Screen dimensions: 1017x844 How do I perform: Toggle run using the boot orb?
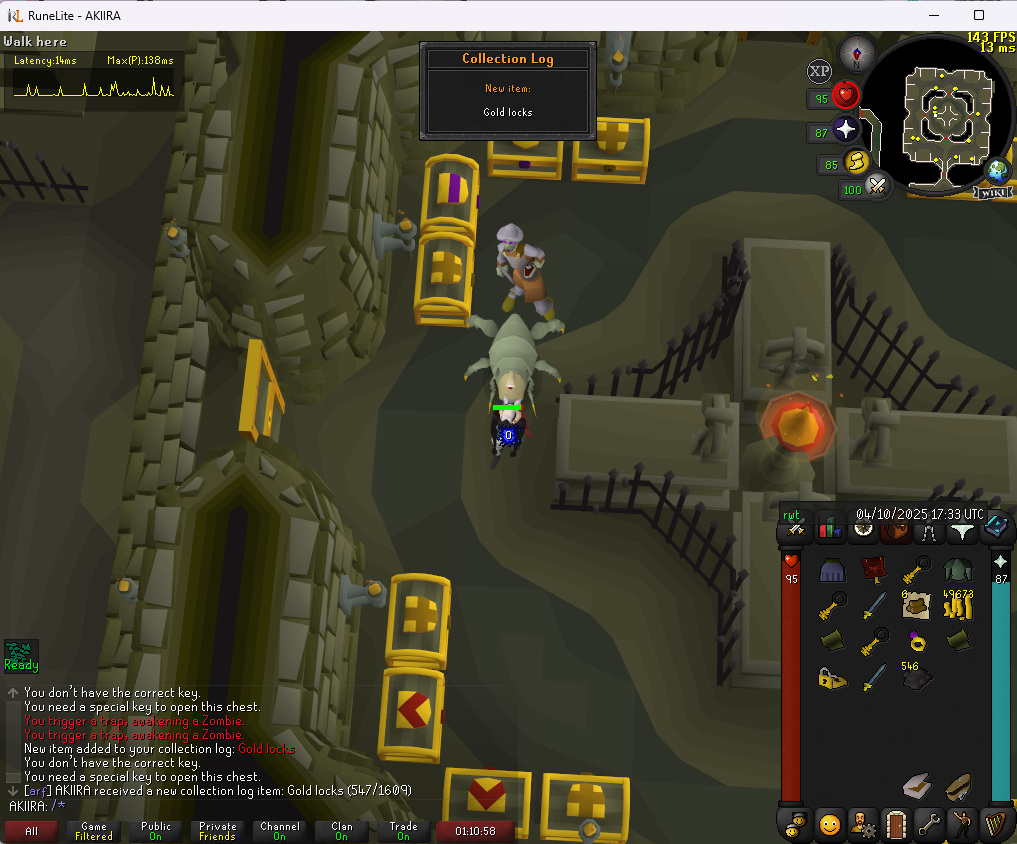point(856,162)
